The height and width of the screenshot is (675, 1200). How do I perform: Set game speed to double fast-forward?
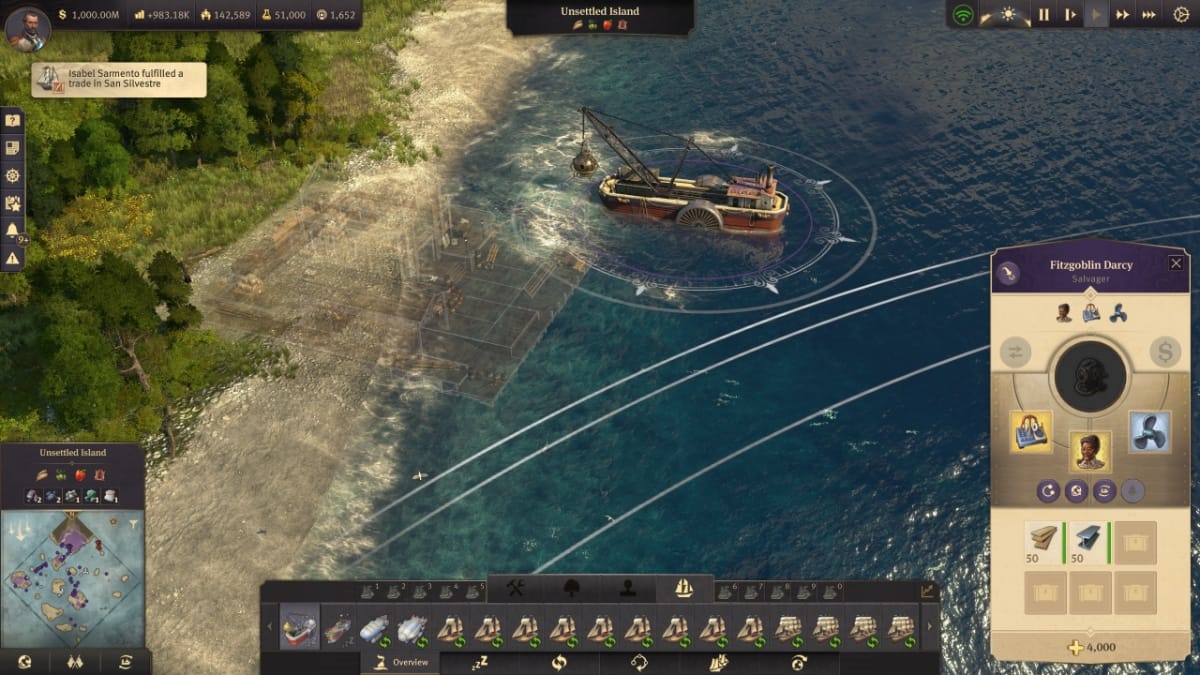[1123, 15]
